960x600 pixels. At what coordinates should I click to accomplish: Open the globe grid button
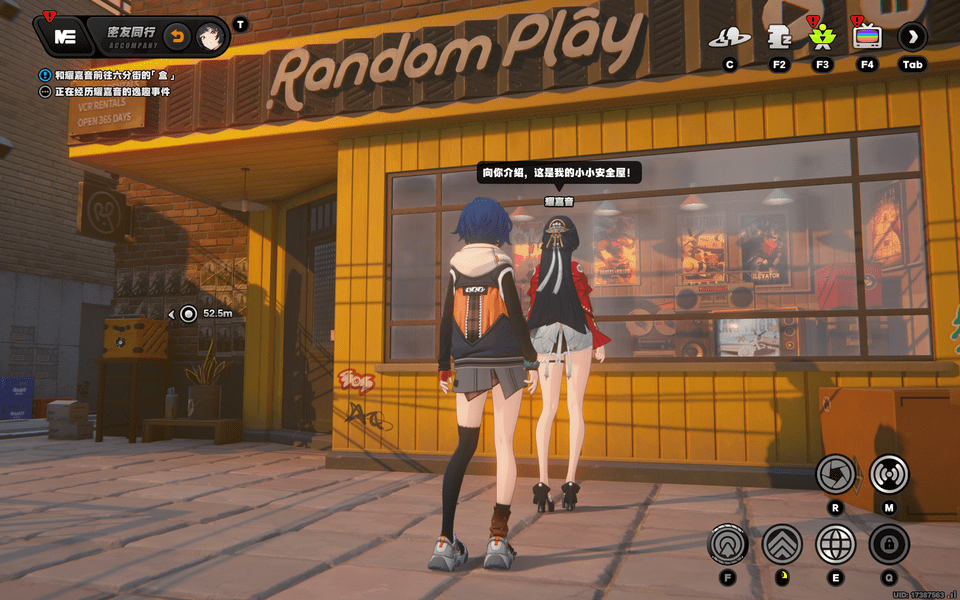pos(835,544)
